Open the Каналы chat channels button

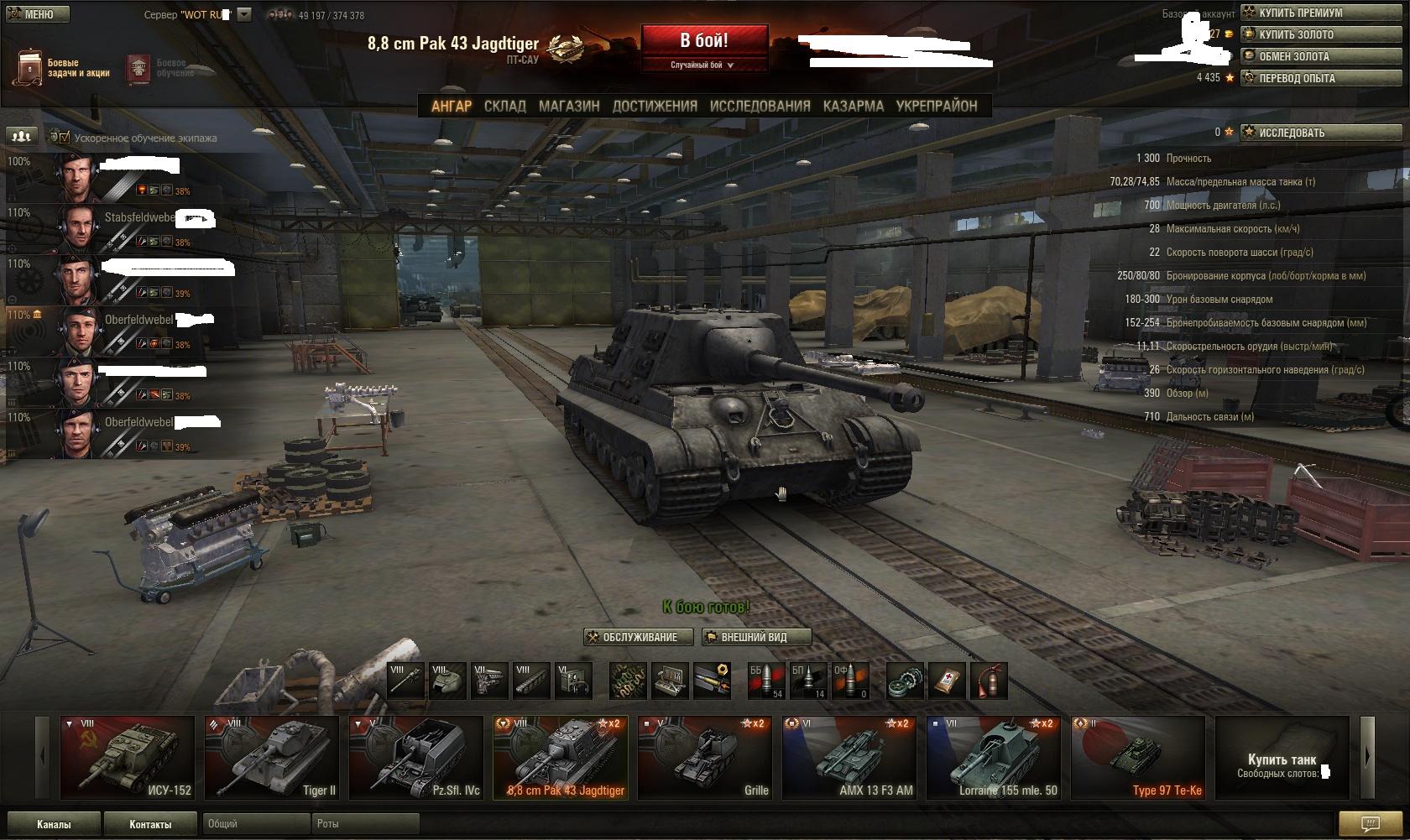54,824
